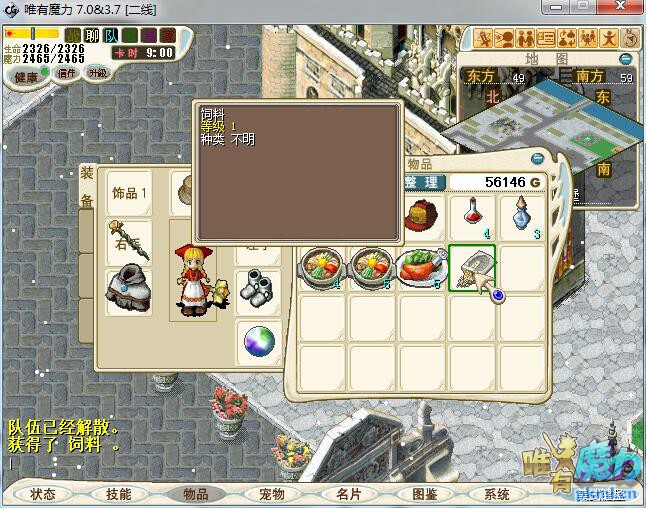646x508 pixels.
Task: Select the red potion inventory slot
Action: click(472, 217)
